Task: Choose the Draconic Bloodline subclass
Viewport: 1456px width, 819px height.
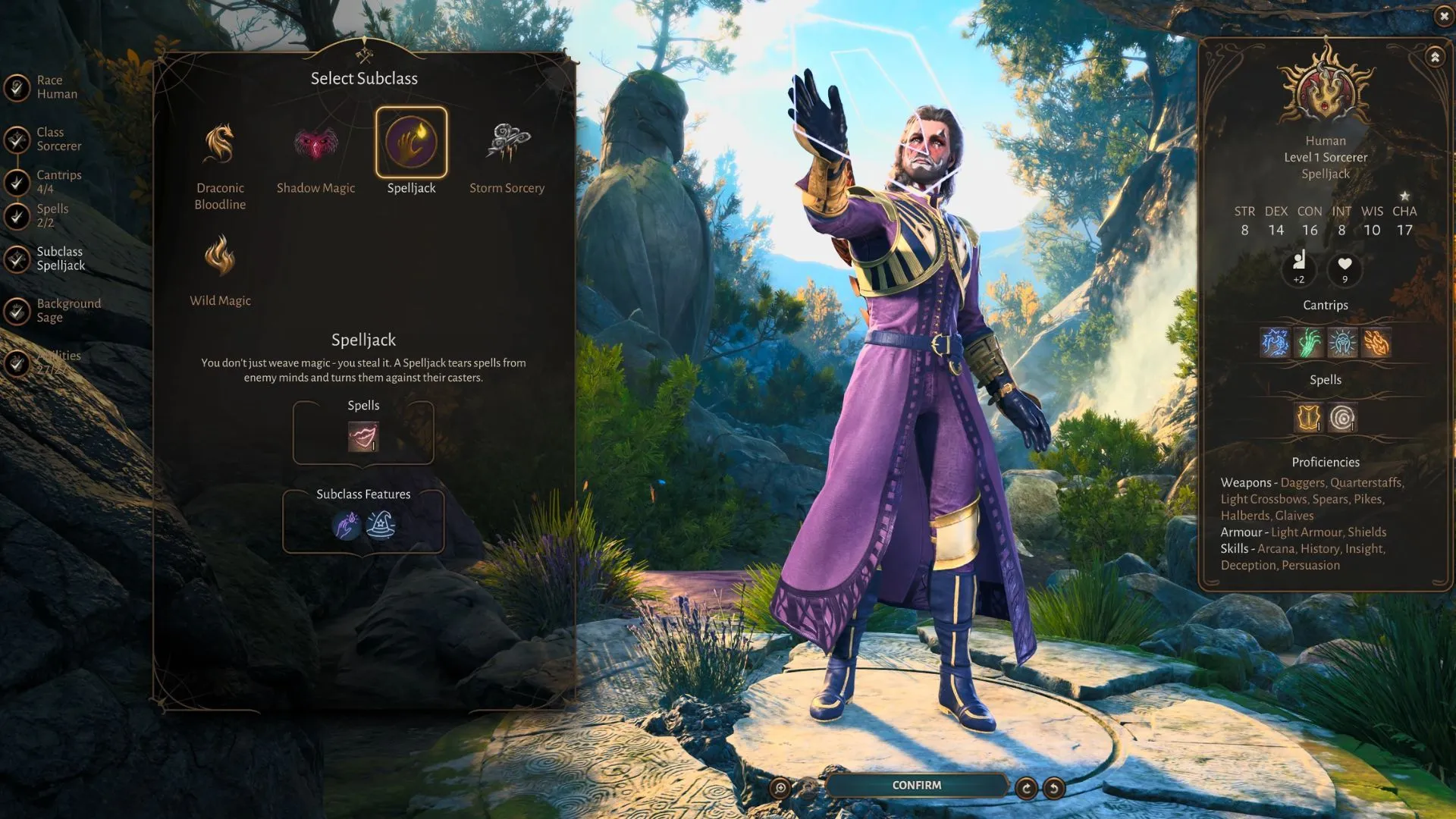Action: (x=219, y=144)
